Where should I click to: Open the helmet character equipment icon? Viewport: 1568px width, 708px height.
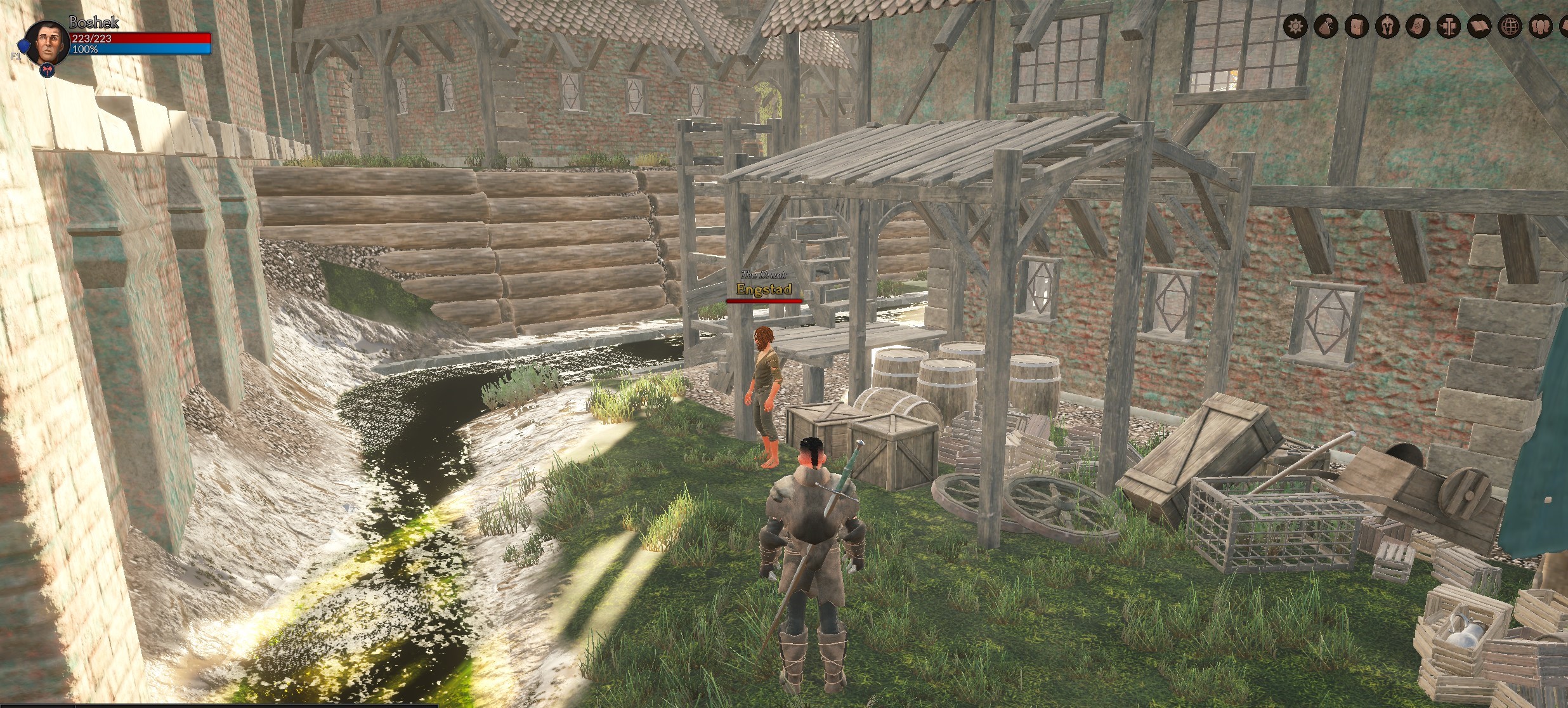point(1387,26)
